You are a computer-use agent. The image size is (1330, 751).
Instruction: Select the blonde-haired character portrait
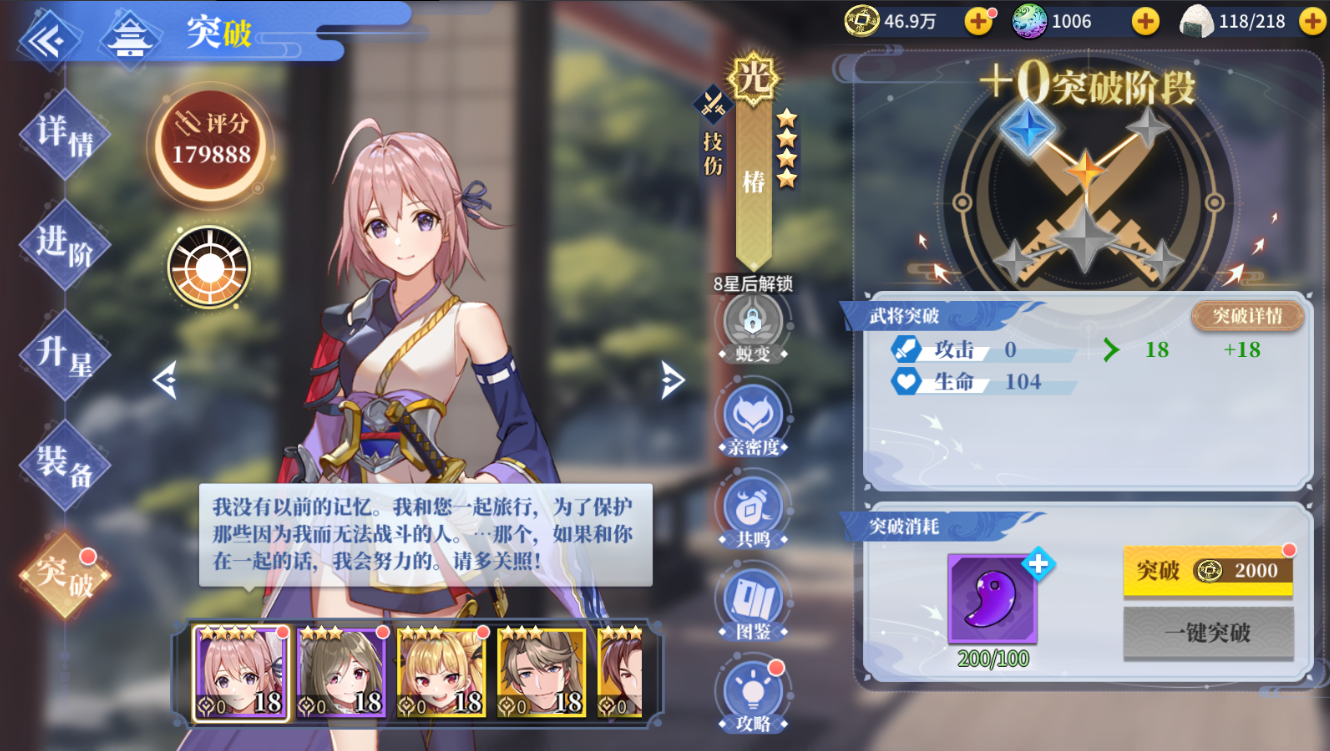click(x=441, y=672)
